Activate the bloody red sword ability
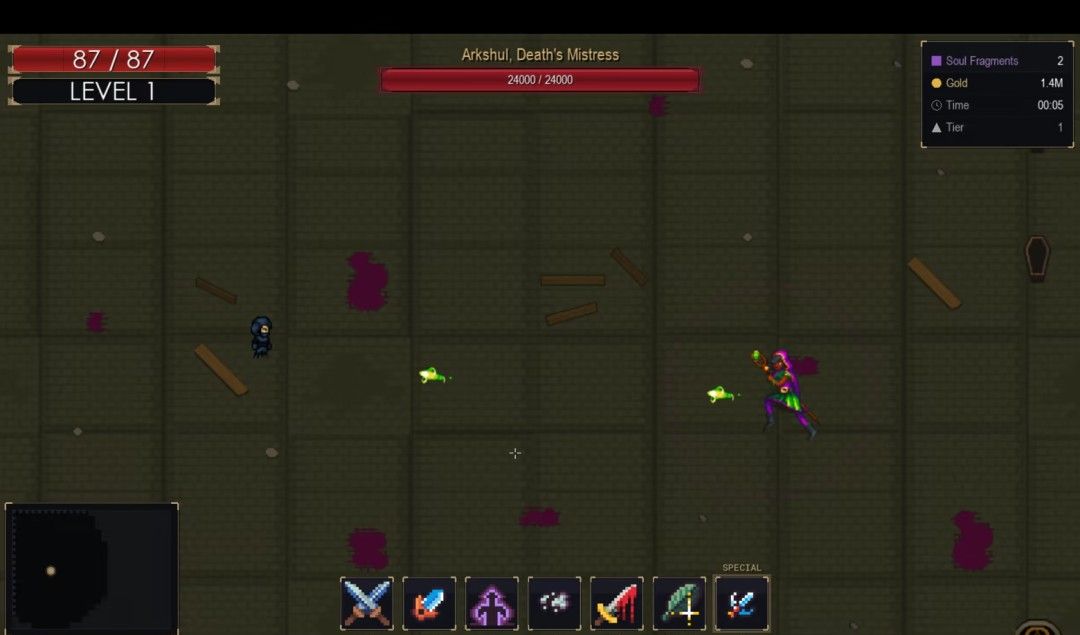Image resolution: width=1080 pixels, height=635 pixels. click(616, 603)
